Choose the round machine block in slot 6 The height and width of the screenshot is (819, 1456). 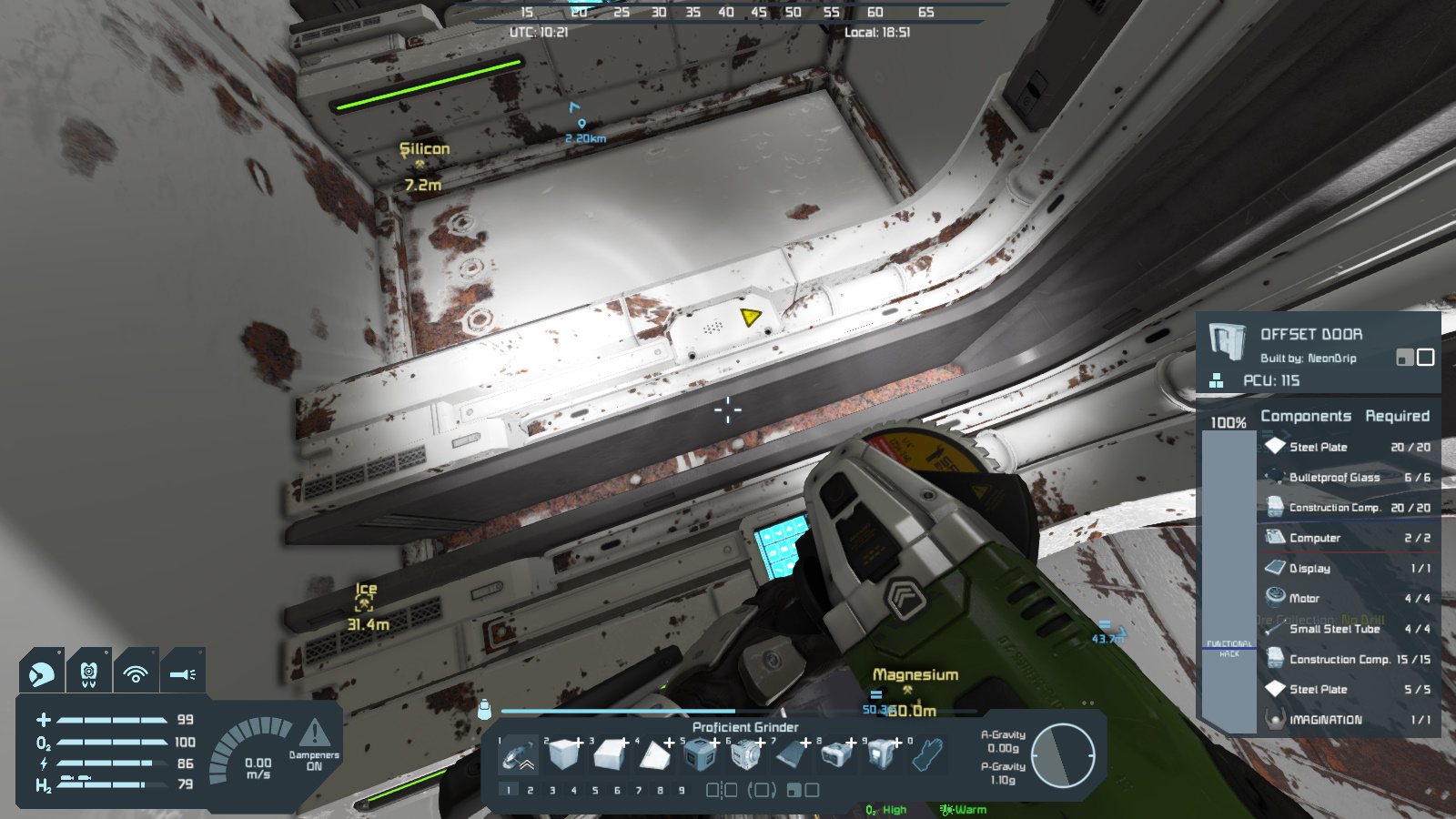coord(745,755)
